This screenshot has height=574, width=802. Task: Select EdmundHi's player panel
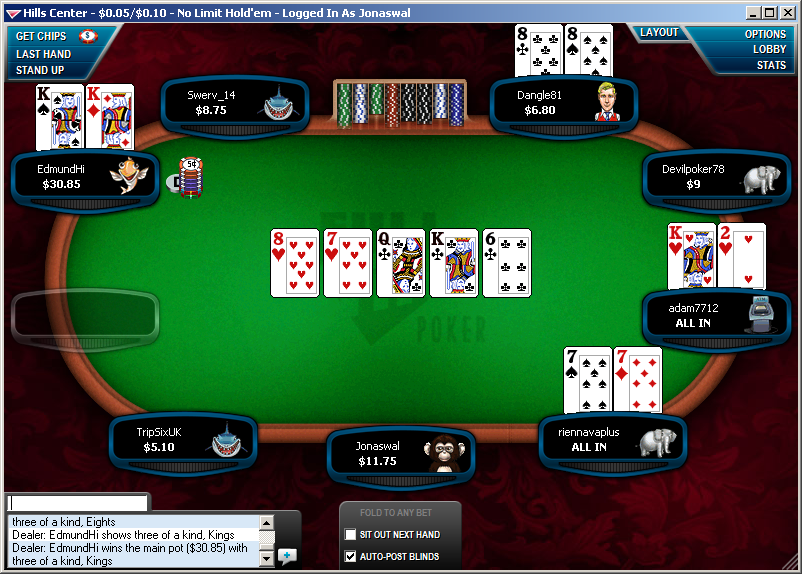[85, 177]
